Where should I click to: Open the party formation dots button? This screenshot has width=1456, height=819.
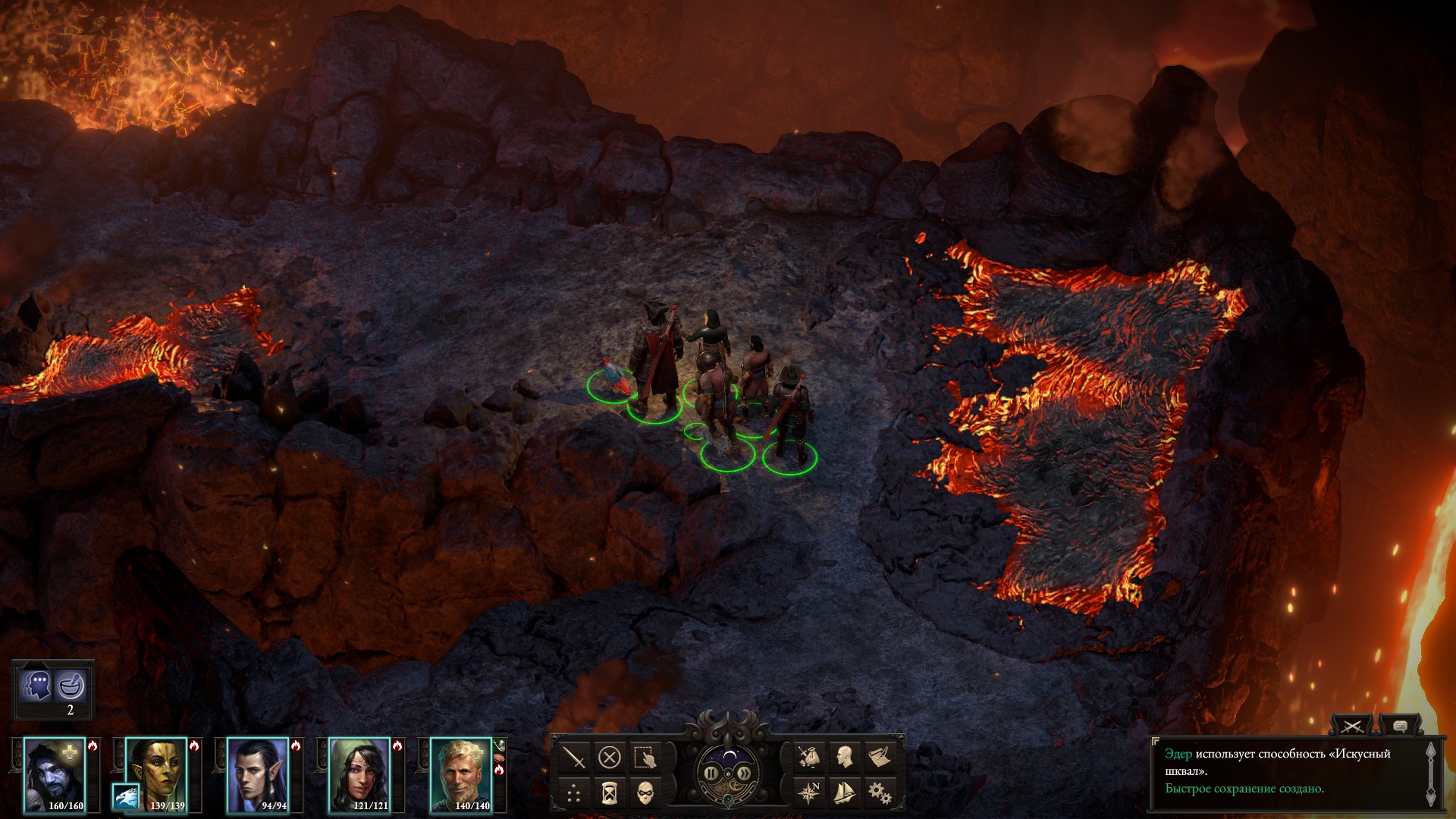[574, 794]
